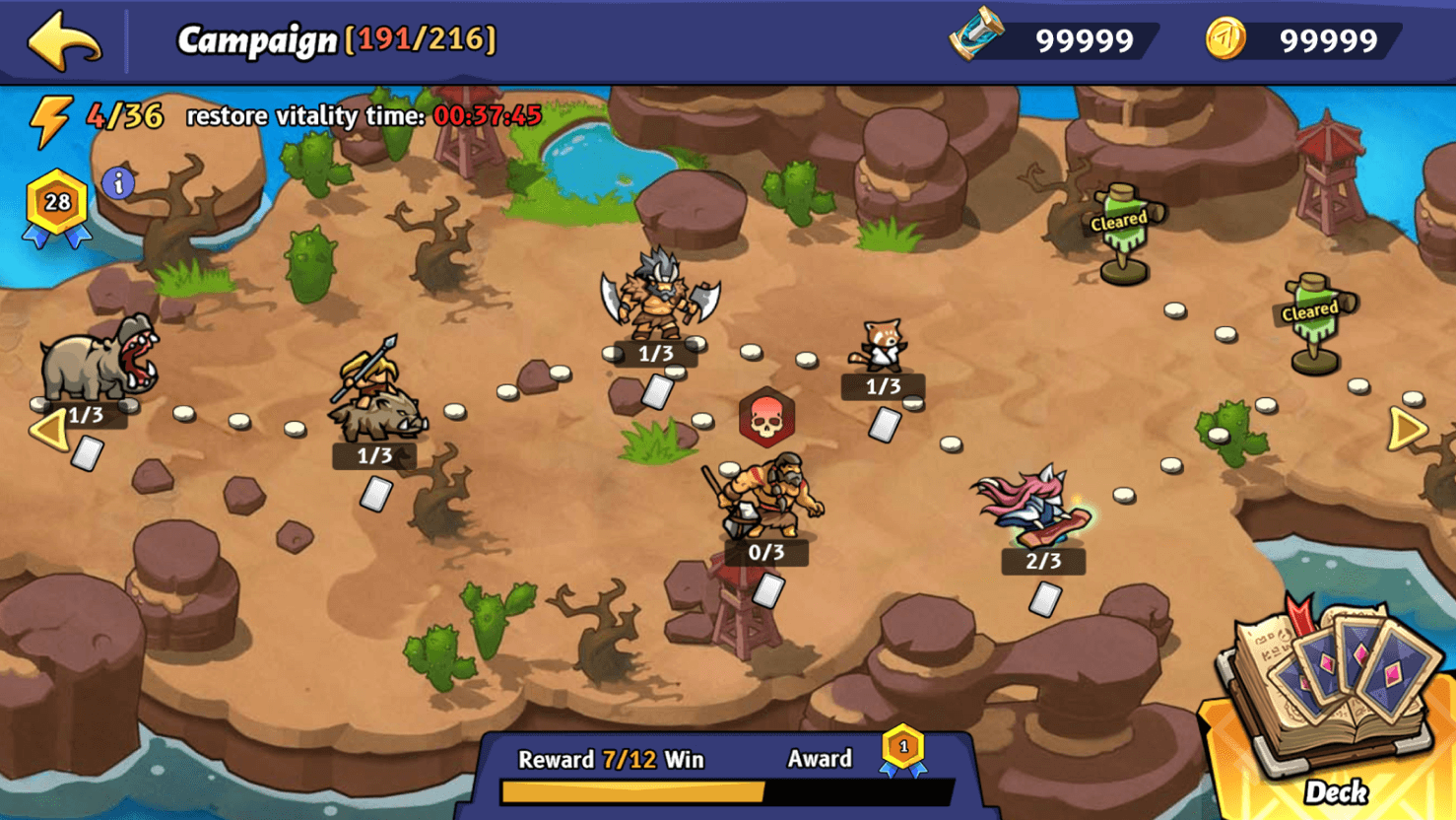
Task: Pick the dual-axe barbarian stage
Action: [x=659, y=296]
